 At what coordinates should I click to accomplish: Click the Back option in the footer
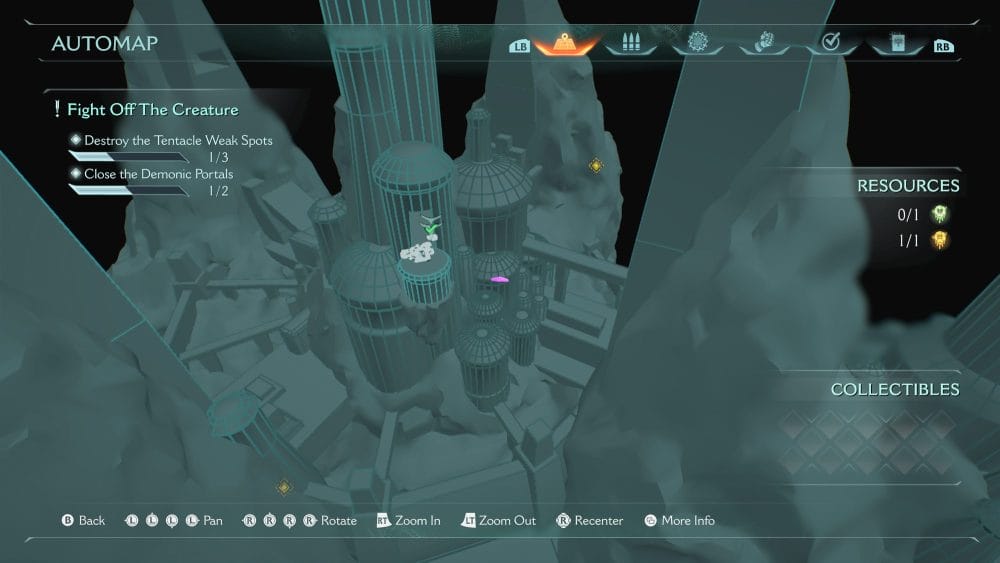pyautogui.click(x=84, y=521)
